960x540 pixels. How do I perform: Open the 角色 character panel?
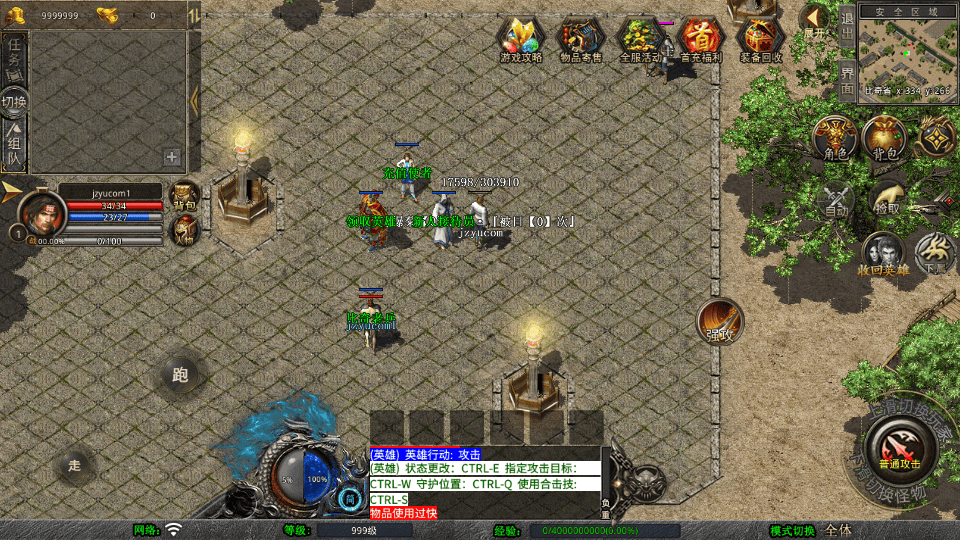point(835,138)
